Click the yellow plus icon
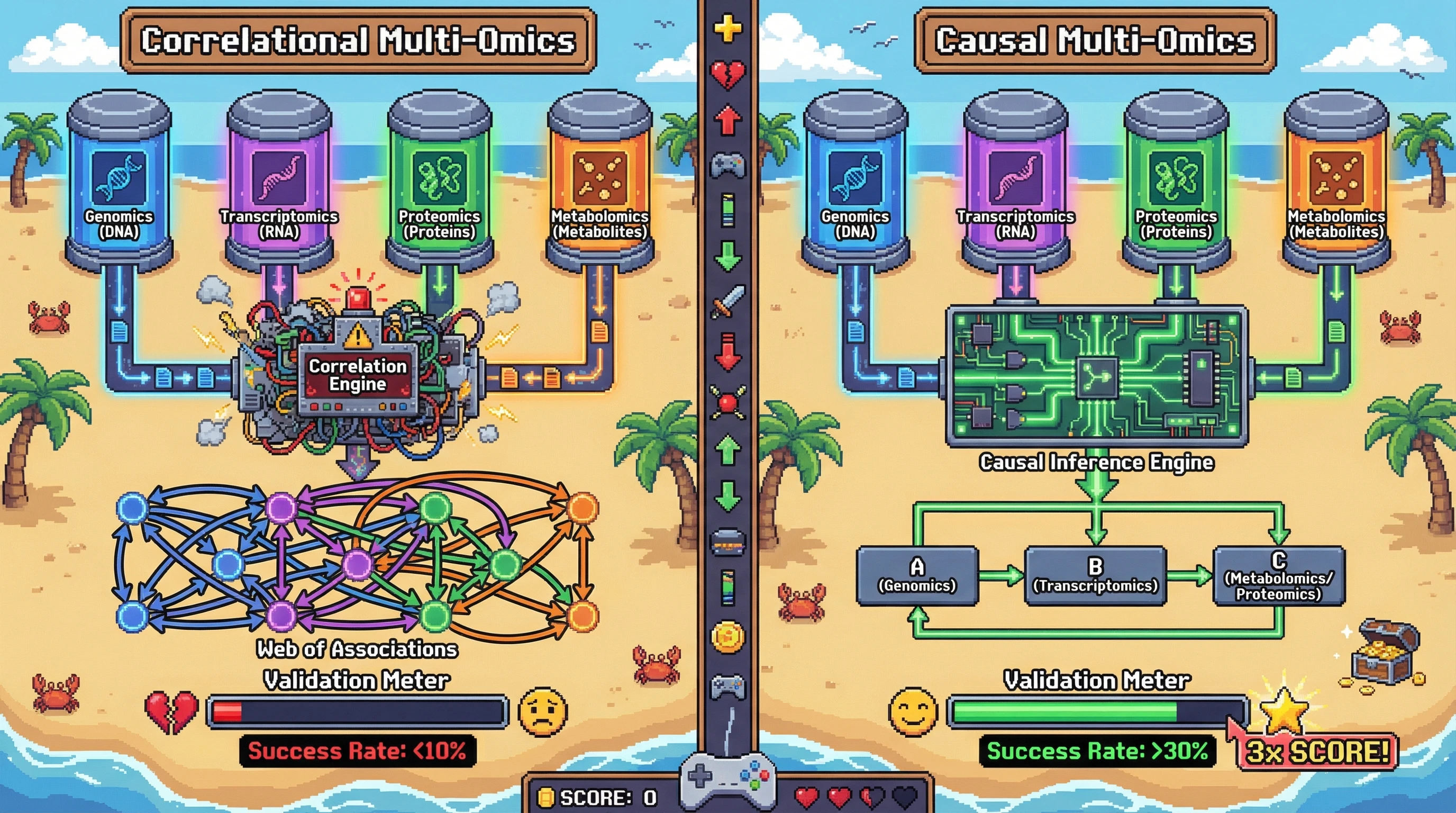The image size is (1456, 813). click(x=727, y=29)
